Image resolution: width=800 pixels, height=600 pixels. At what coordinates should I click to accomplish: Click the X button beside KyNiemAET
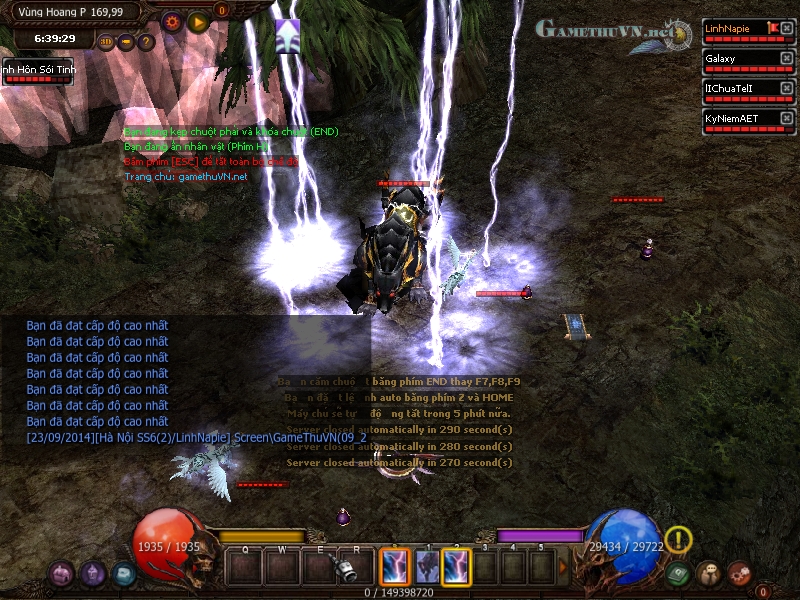pos(787,118)
